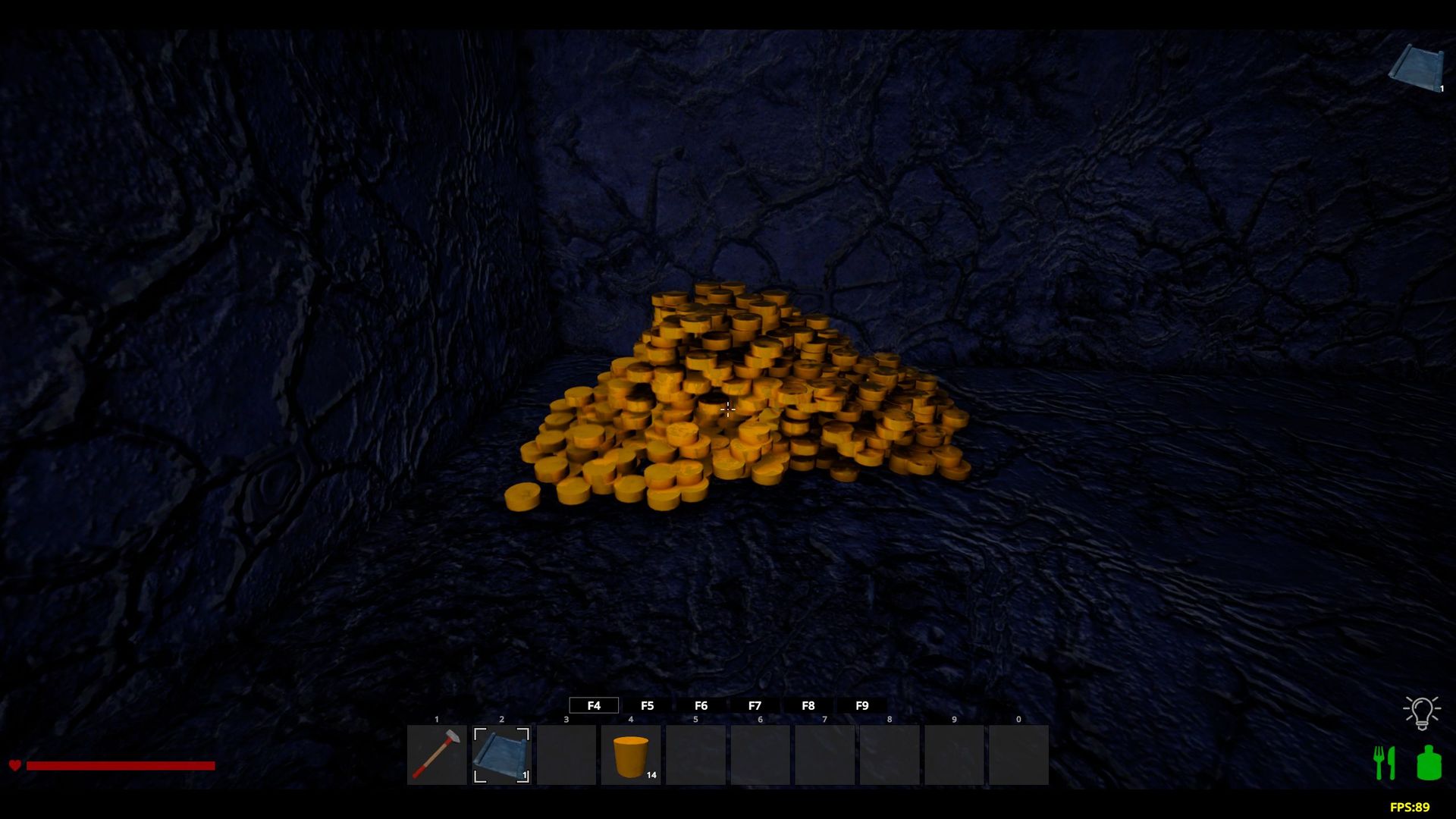Toggle the light bulb icon
1456x819 pixels.
click(x=1421, y=712)
